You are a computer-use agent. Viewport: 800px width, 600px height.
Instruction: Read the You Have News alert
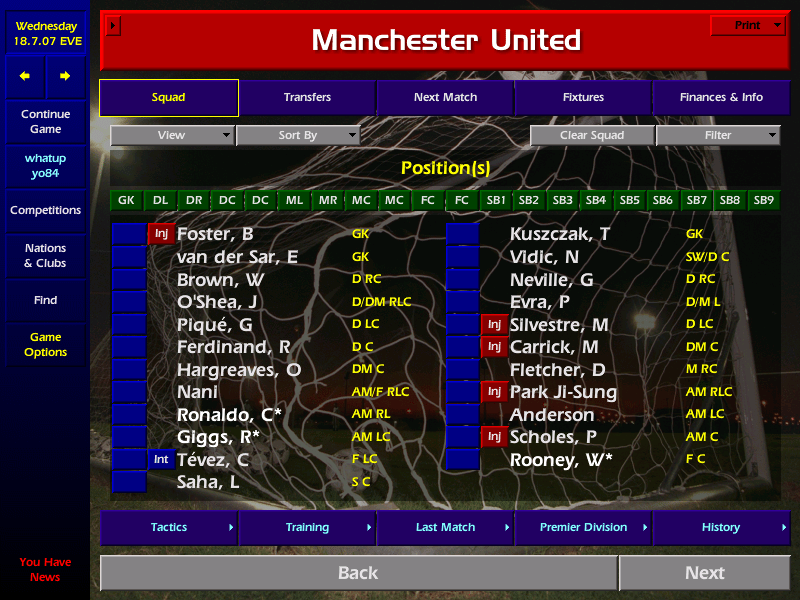tap(45, 570)
